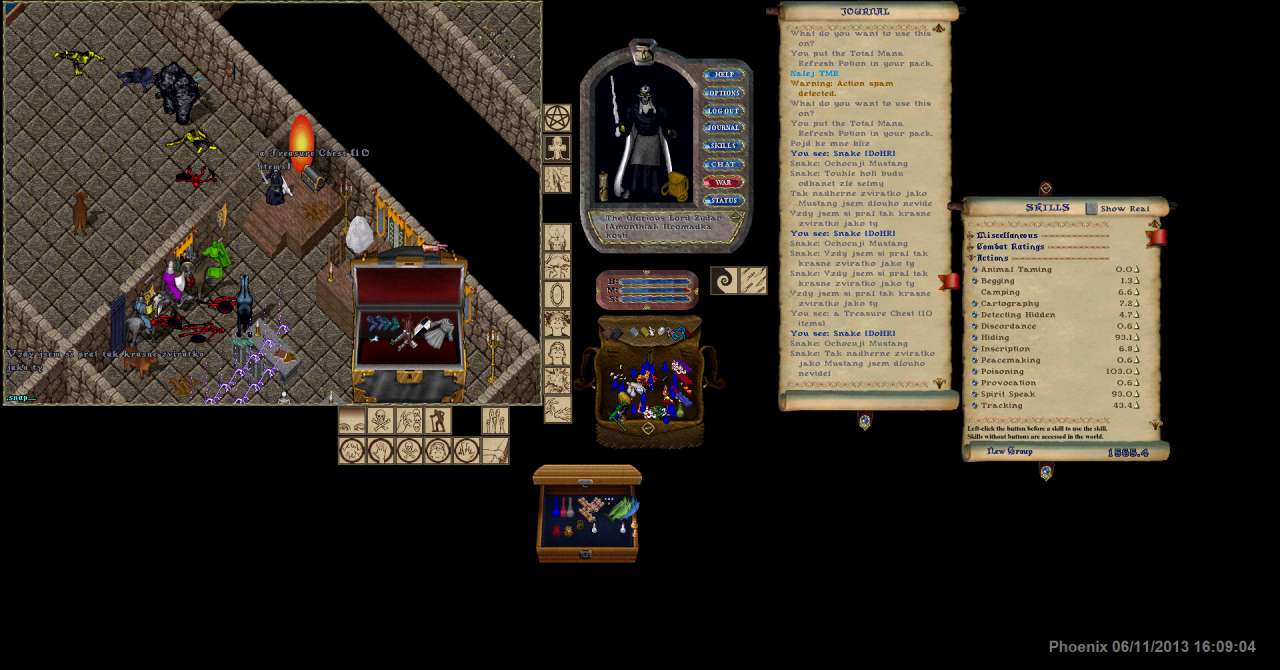Click the Log Out button

coord(723,111)
